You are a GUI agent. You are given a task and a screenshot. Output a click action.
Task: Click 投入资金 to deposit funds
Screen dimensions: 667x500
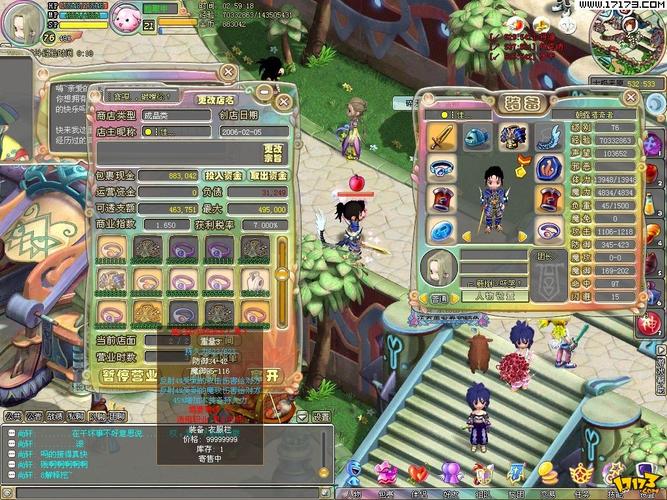(x=223, y=176)
